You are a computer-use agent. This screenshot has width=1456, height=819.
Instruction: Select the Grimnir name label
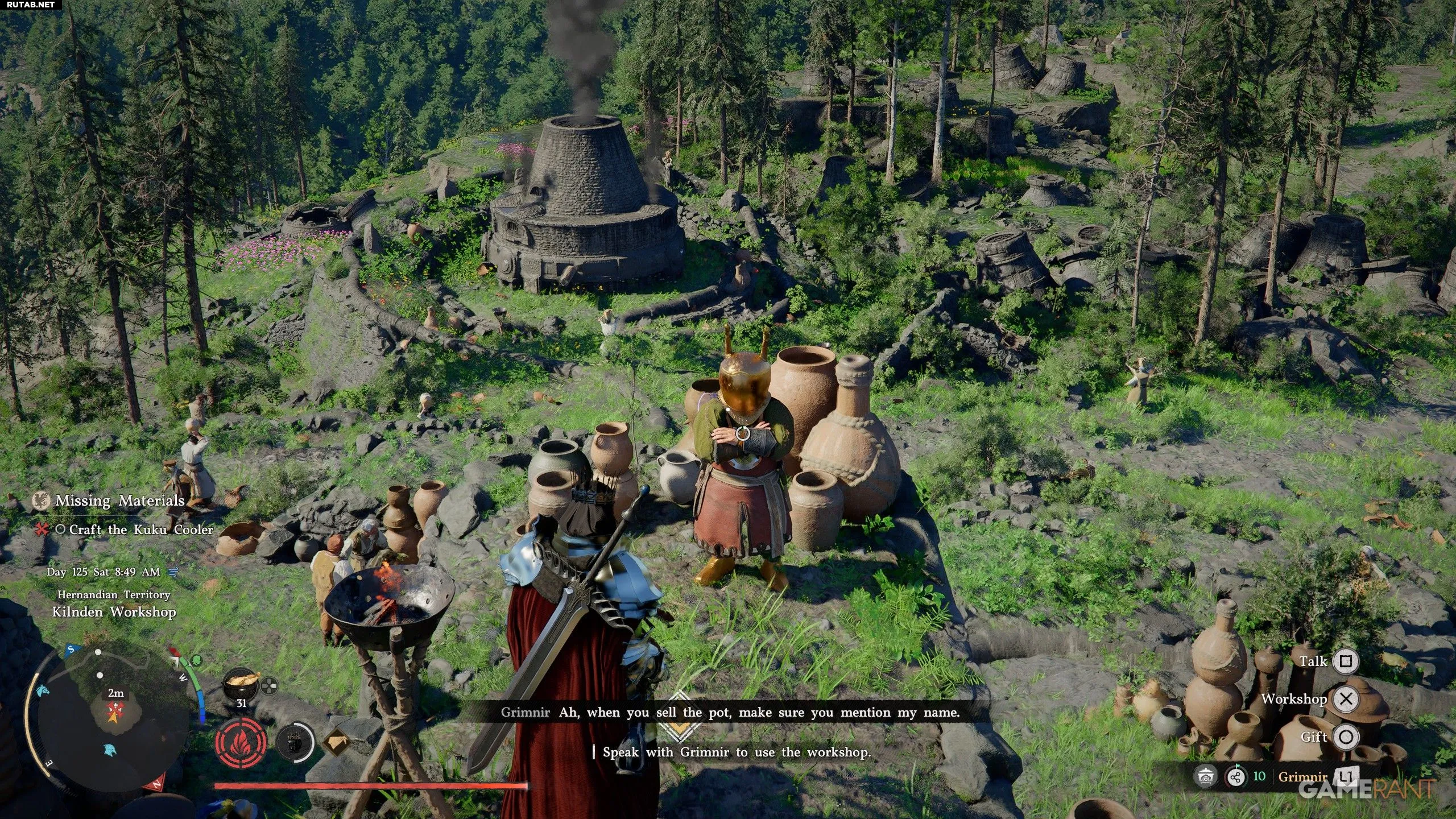(1302, 777)
